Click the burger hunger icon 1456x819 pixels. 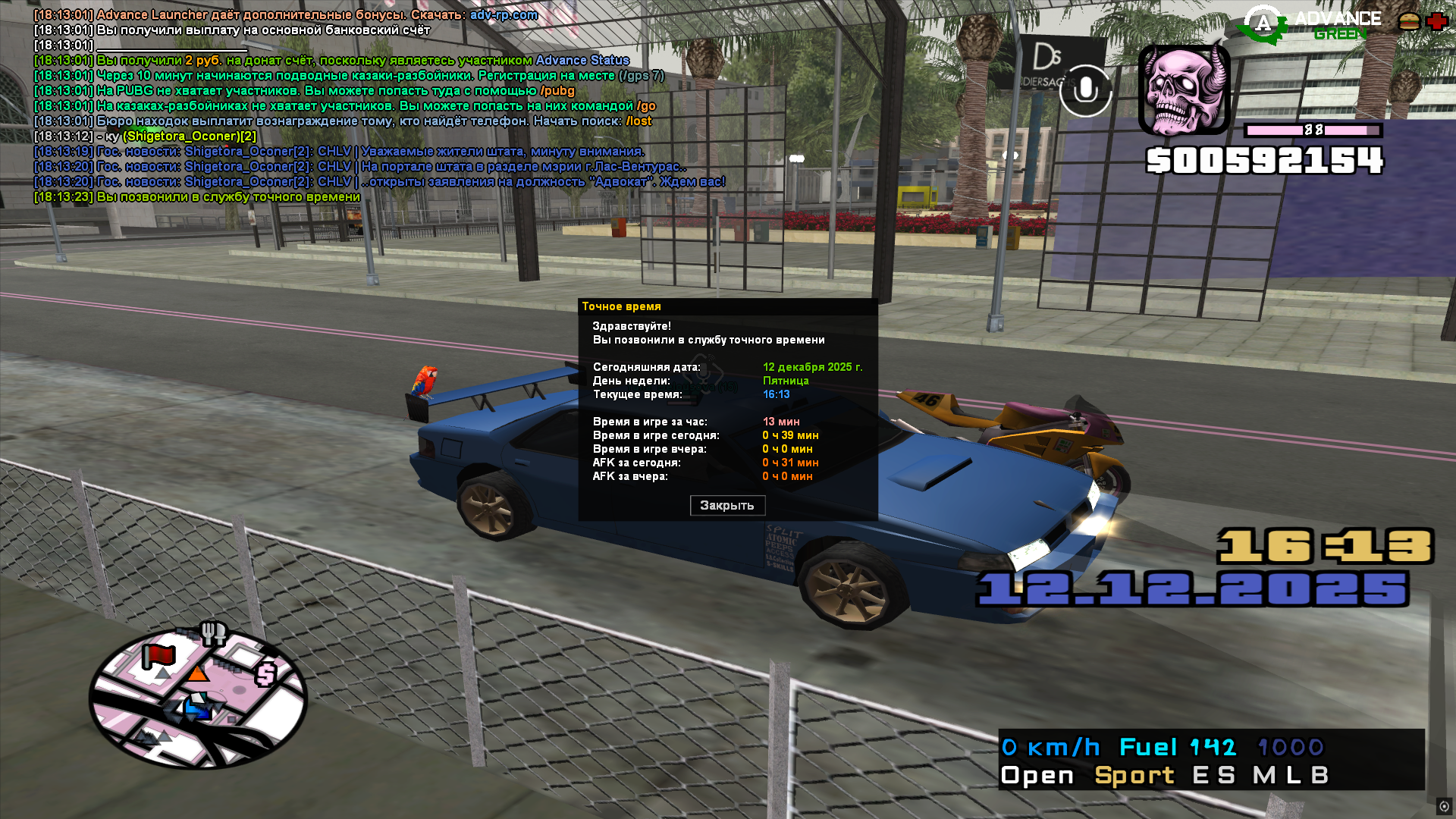[1409, 21]
